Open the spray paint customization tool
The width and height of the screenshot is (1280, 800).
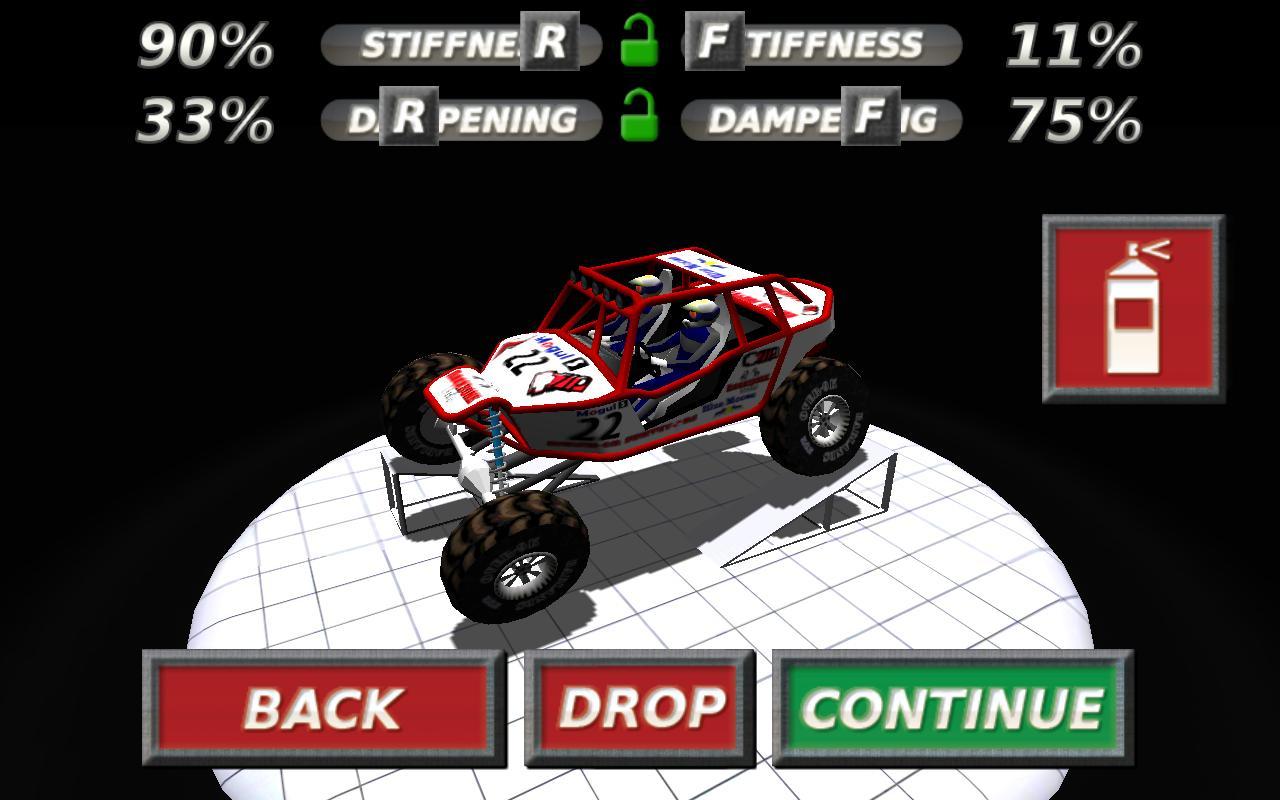pyautogui.click(x=1131, y=307)
